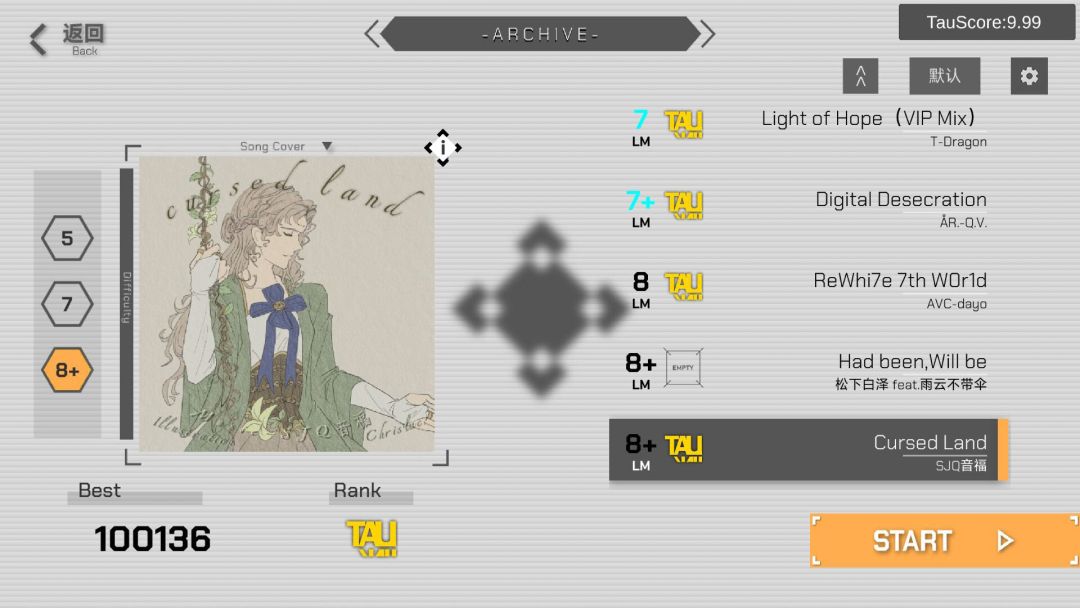The width and height of the screenshot is (1080, 608).
Task: Choose the 8+ difficulty hexagon
Action: point(67,371)
